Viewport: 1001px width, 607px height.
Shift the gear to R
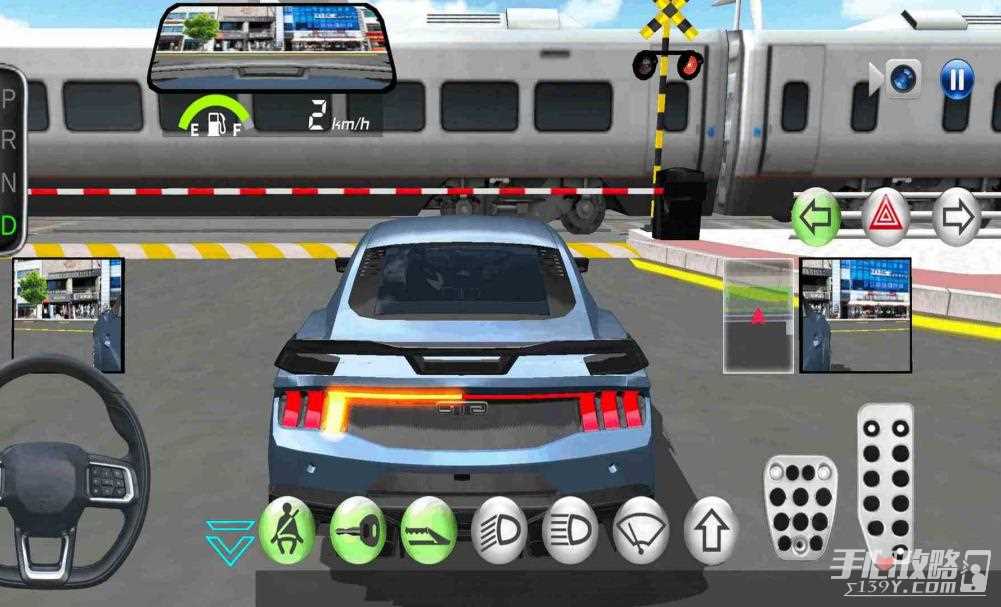tap(10, 140)
